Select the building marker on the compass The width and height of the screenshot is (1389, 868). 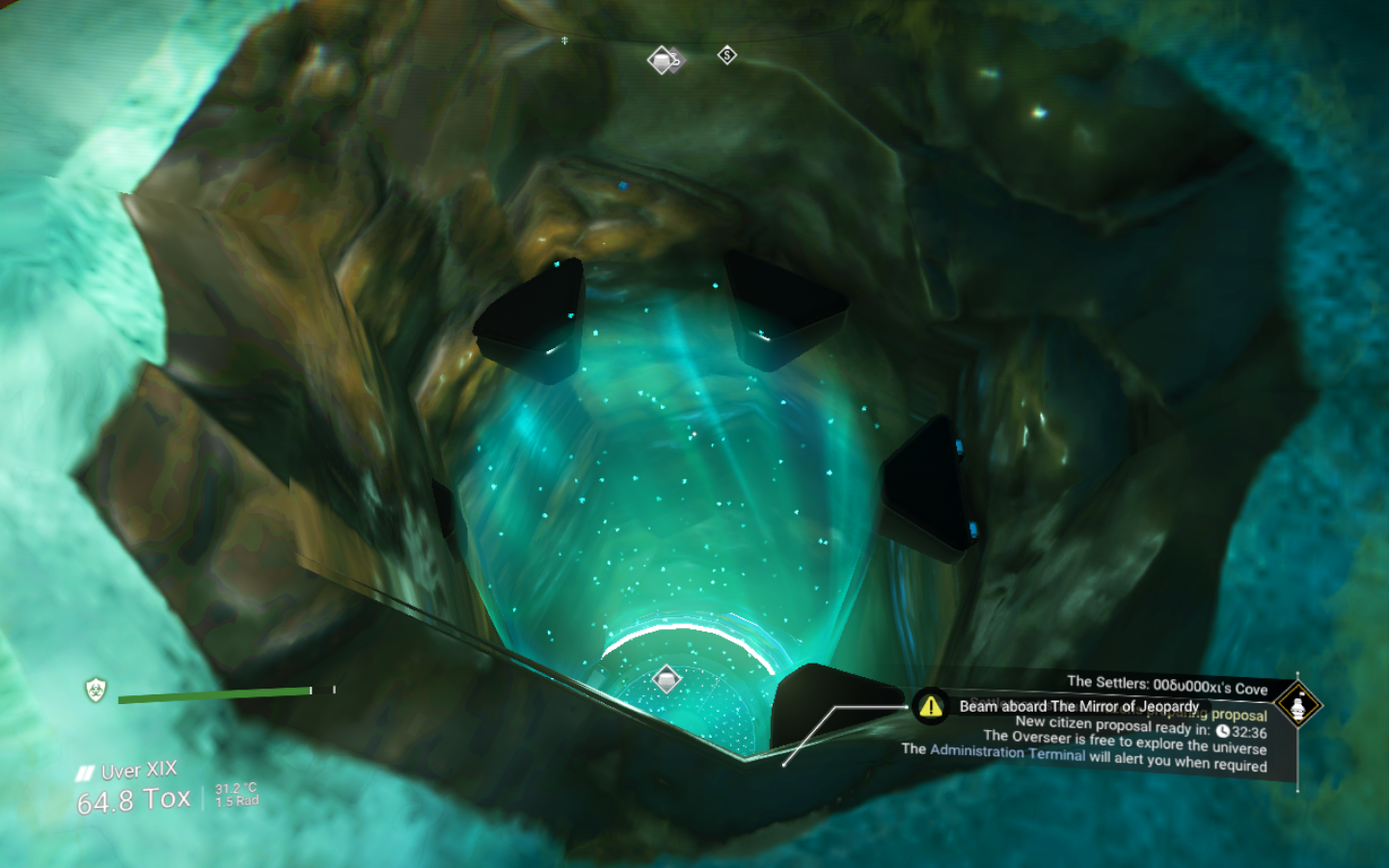tap(663, 61)
